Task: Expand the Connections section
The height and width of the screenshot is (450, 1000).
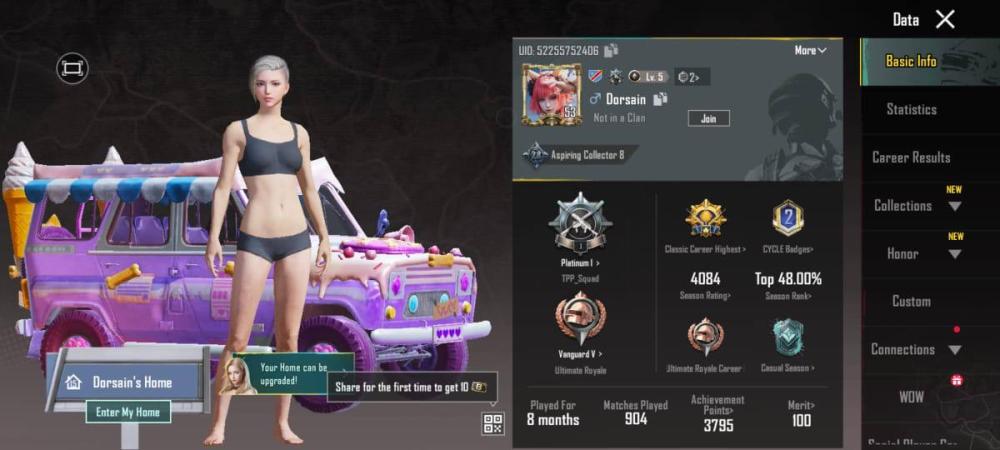Action: (916, 349)
